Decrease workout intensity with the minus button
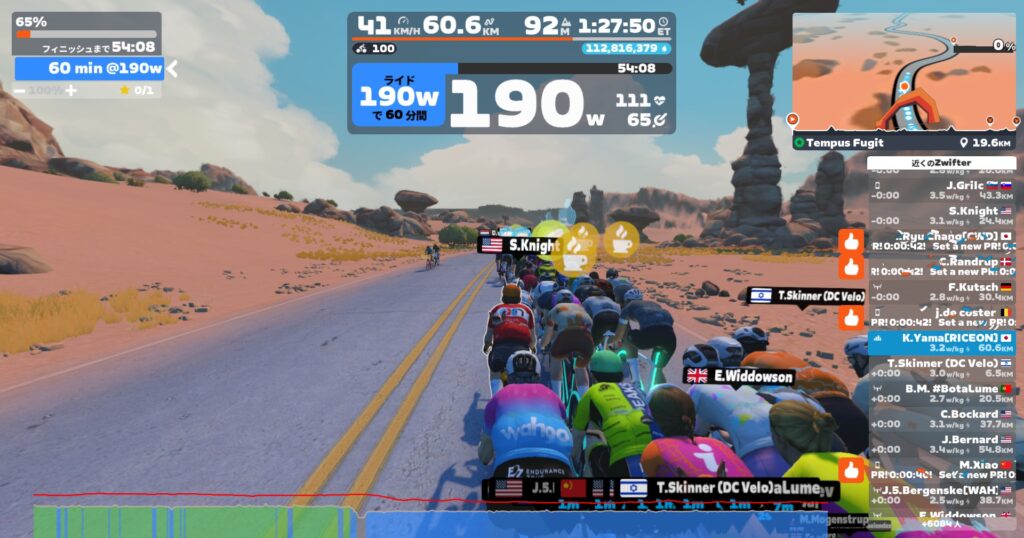 pos(20,91)
